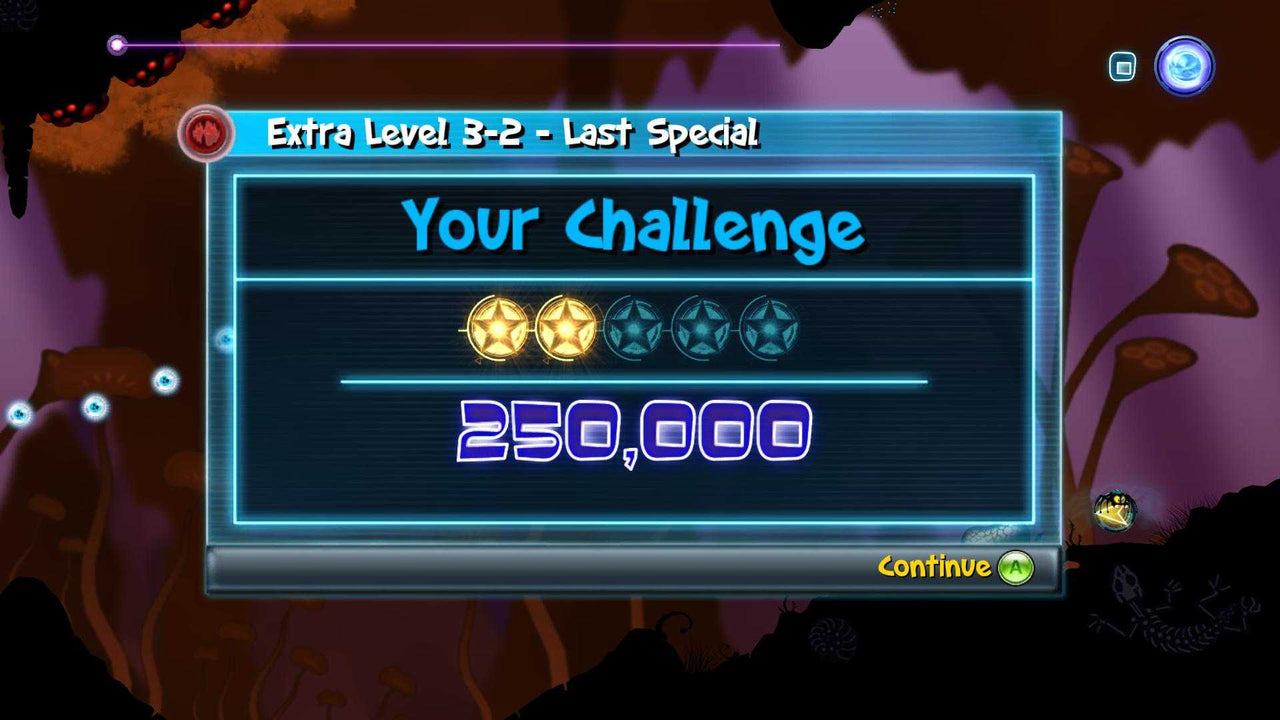Click the white square pause icon top right

coord(1121,64)
